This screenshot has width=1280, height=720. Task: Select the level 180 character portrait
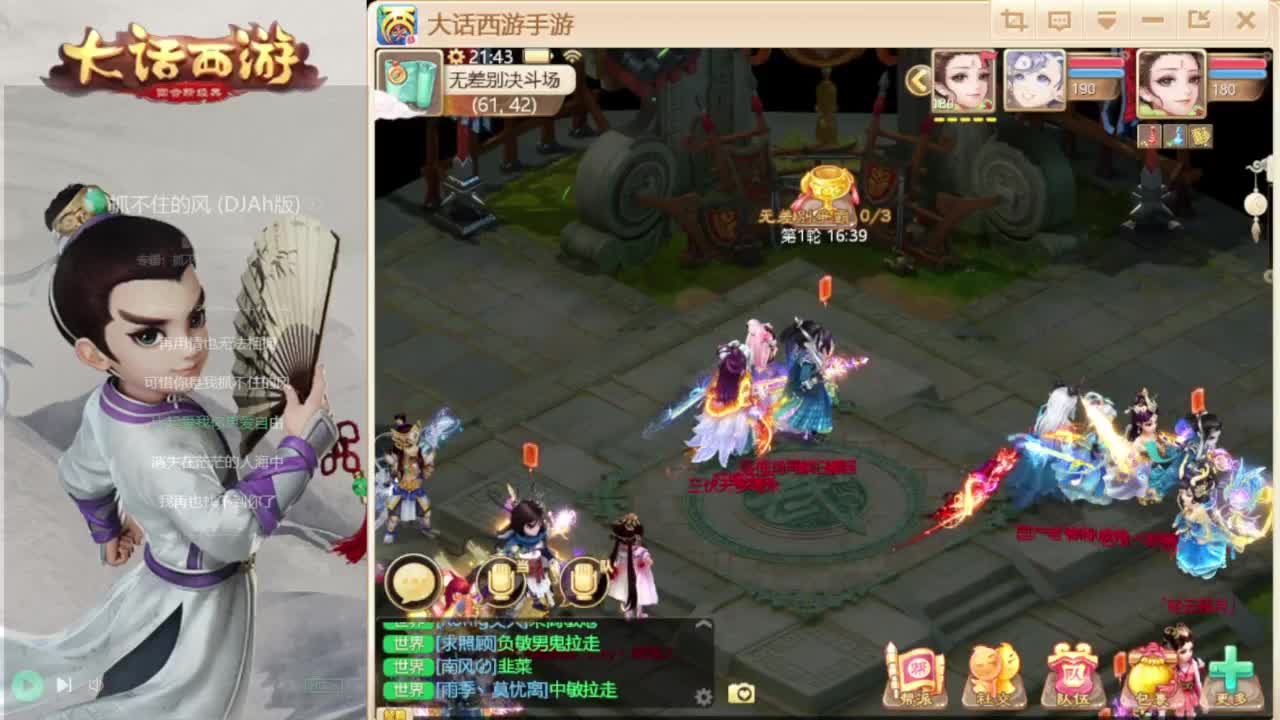pos(1170,83)
